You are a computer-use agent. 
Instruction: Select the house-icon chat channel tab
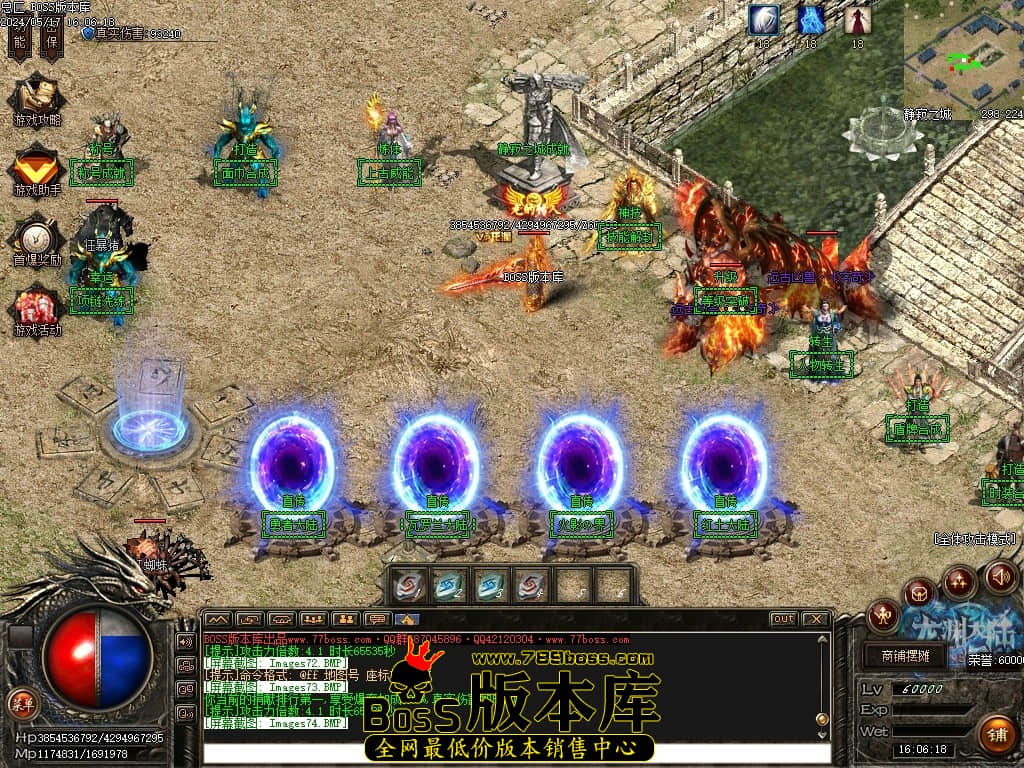407,619
